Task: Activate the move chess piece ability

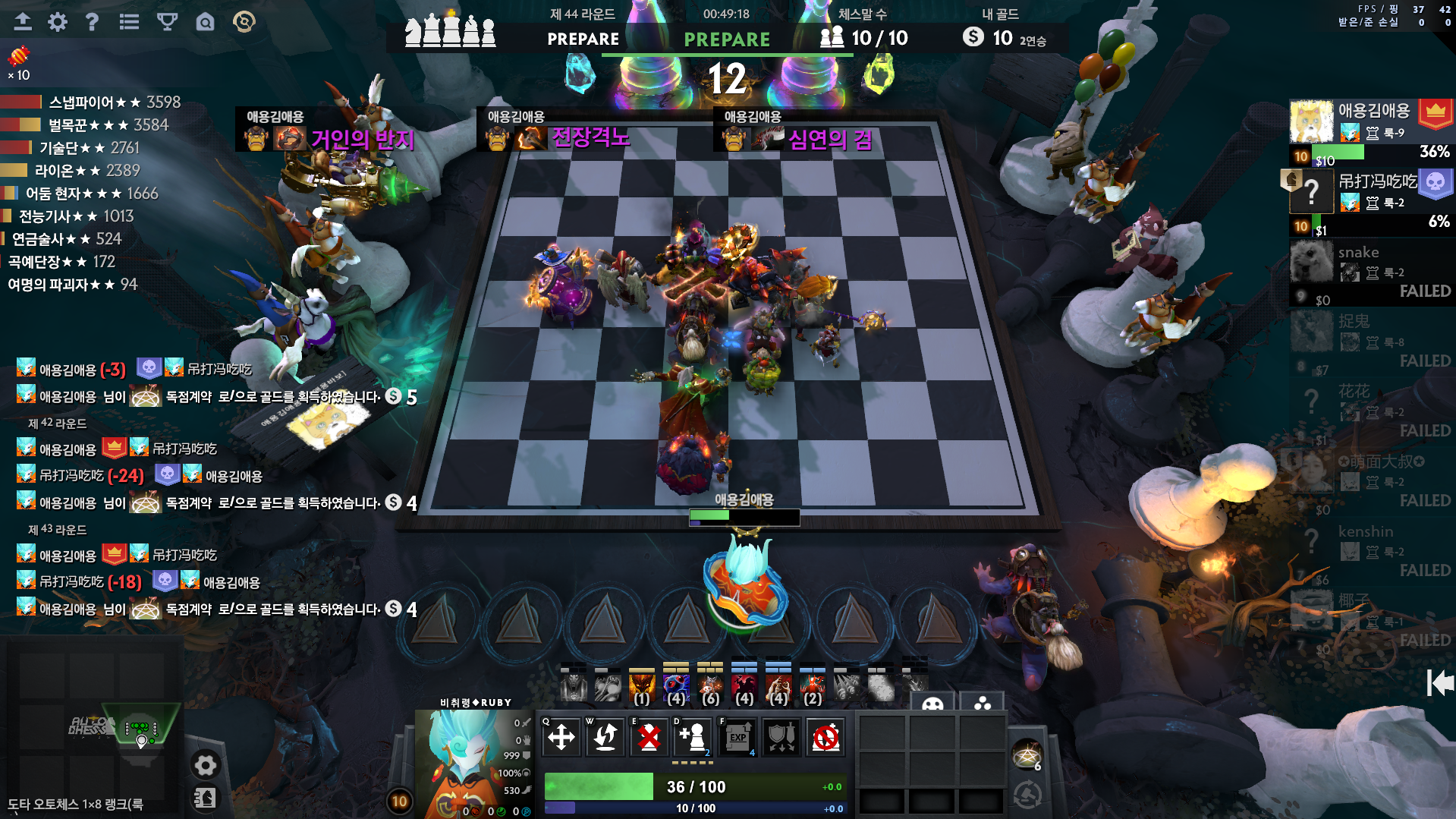Action: (x=561, y=736)
